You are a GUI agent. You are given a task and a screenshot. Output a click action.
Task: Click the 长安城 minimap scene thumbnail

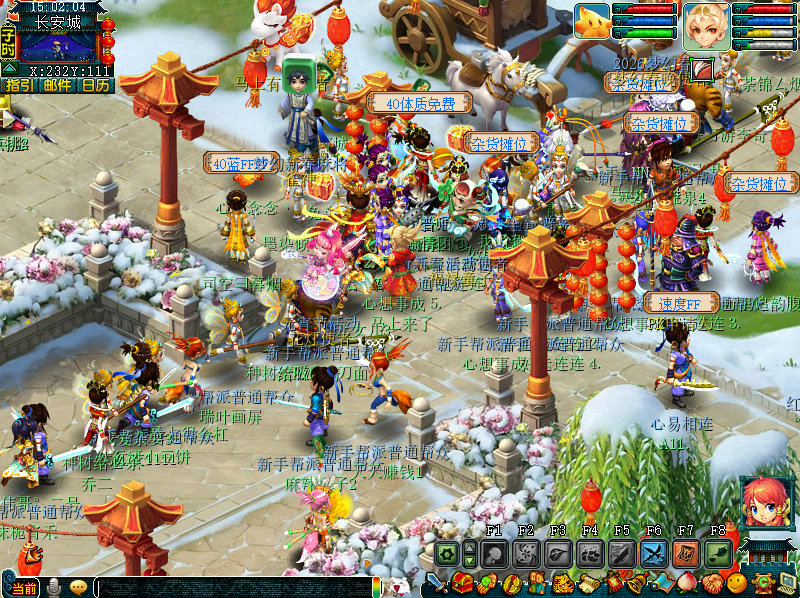pyautogui.click(x=58, y=47)
